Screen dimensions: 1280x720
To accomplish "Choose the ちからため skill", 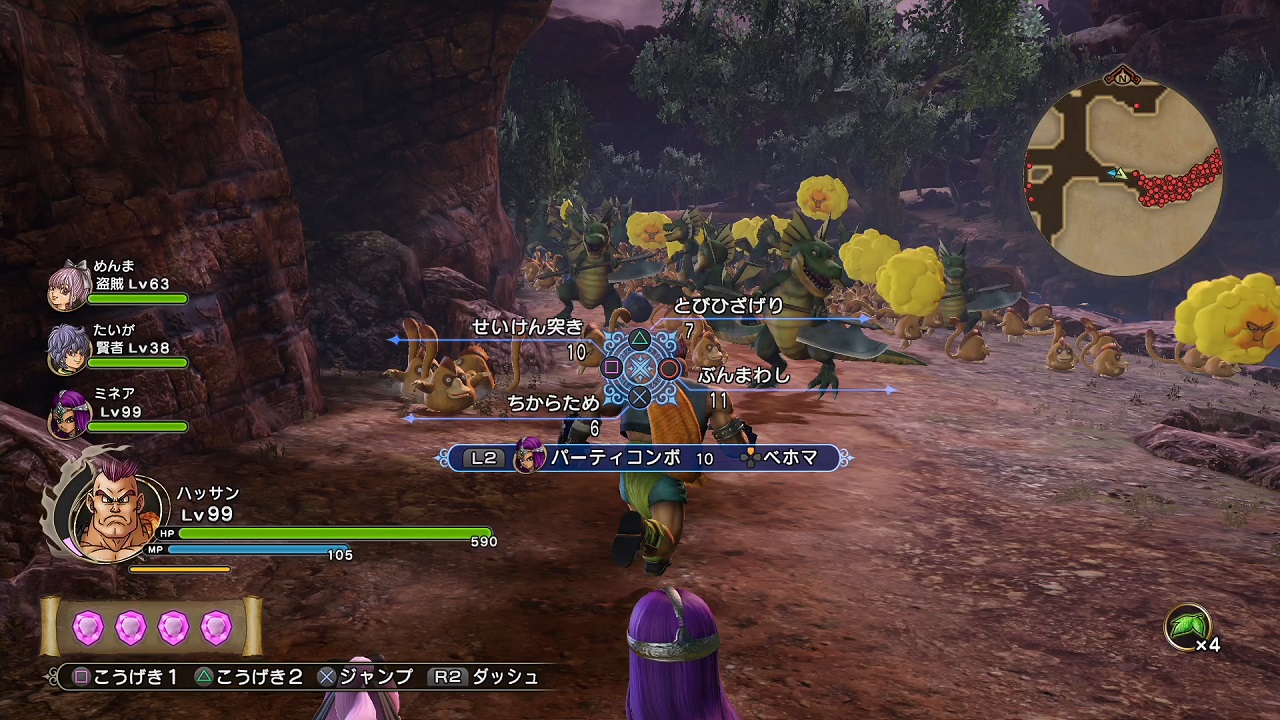I will tap(553, 403).
